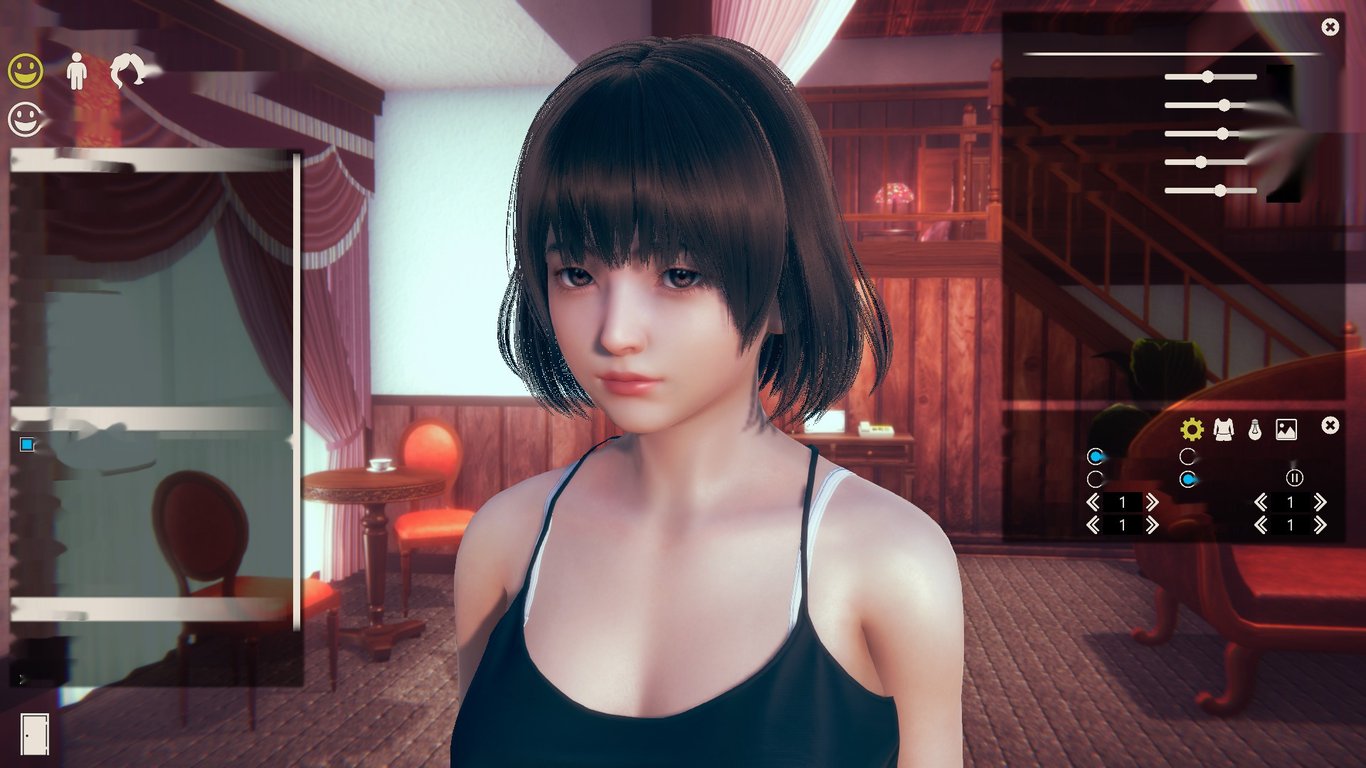Select the body/person icon top left
The height and width of the screenshot is (768, 1366).
click(77, 70)
